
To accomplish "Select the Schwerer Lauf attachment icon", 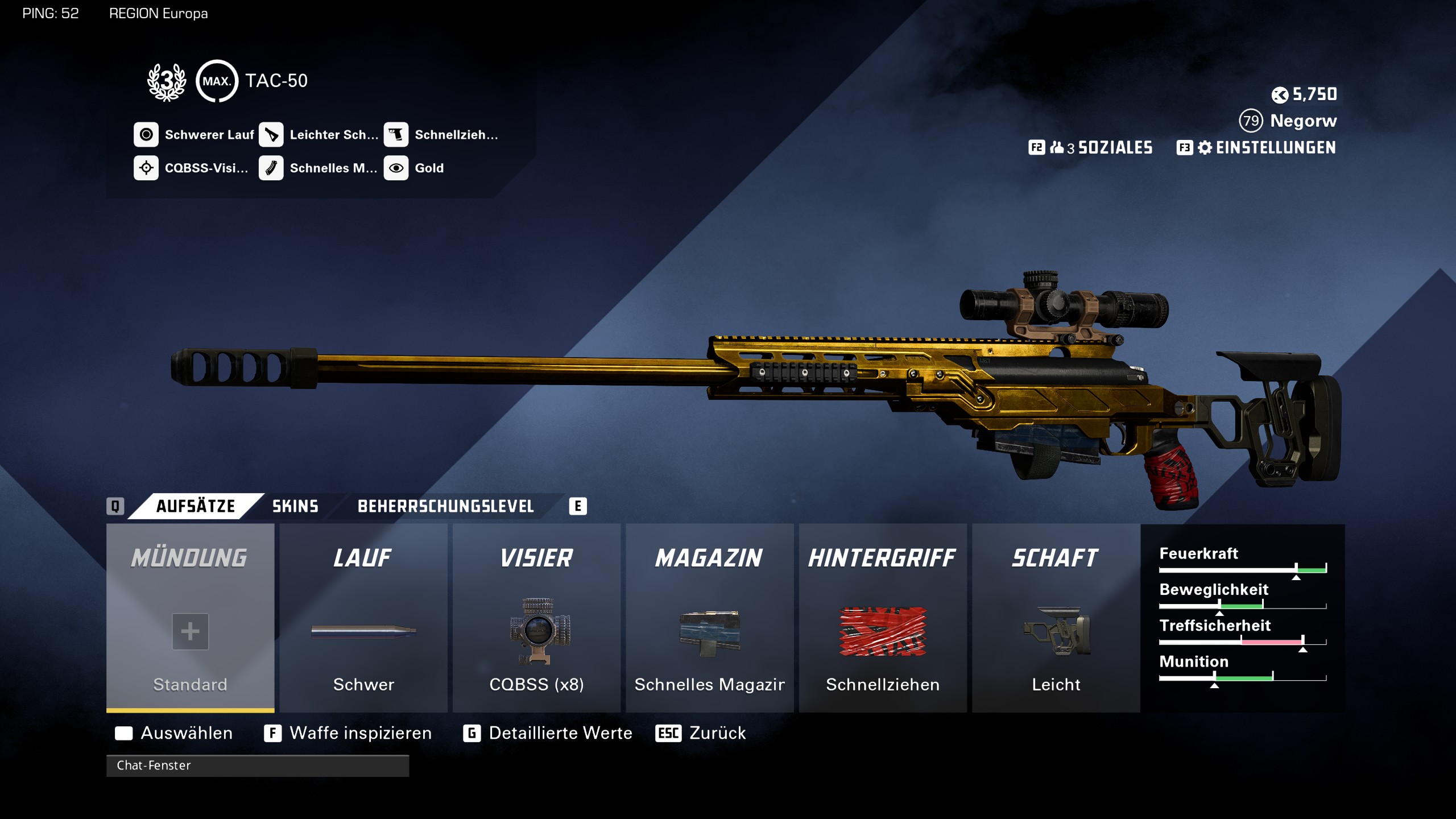I will (147, 134).
